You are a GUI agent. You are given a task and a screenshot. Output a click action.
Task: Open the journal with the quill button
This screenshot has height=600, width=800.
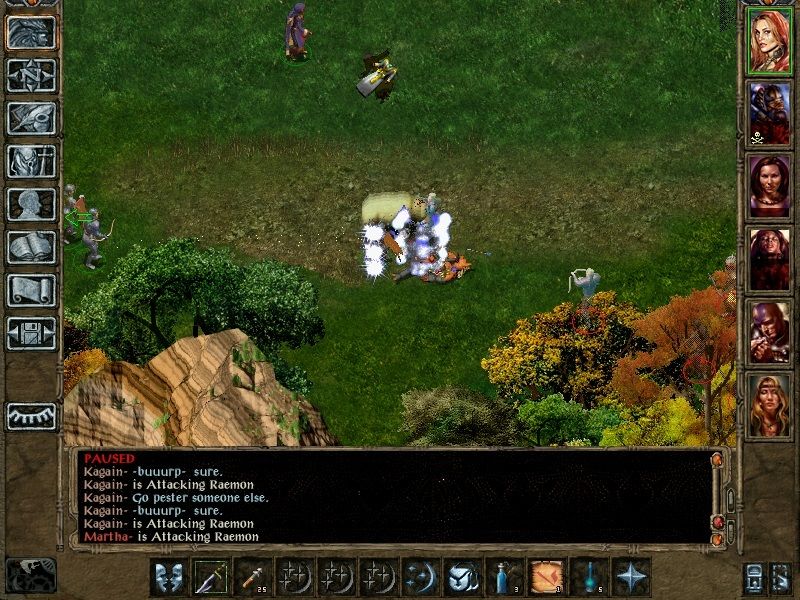(x=31, y=118)
